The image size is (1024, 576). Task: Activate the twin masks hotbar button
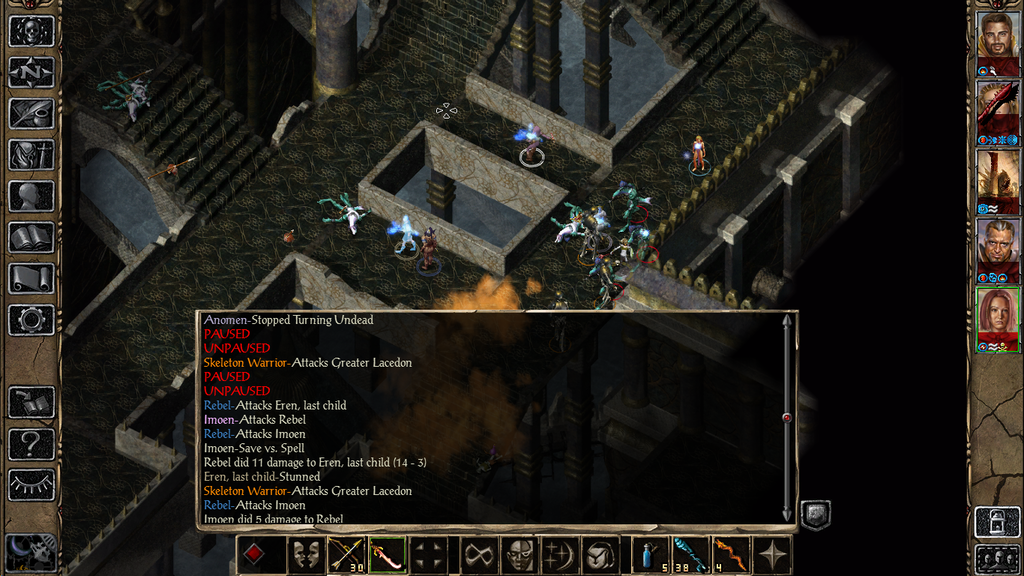pos(302,555)
